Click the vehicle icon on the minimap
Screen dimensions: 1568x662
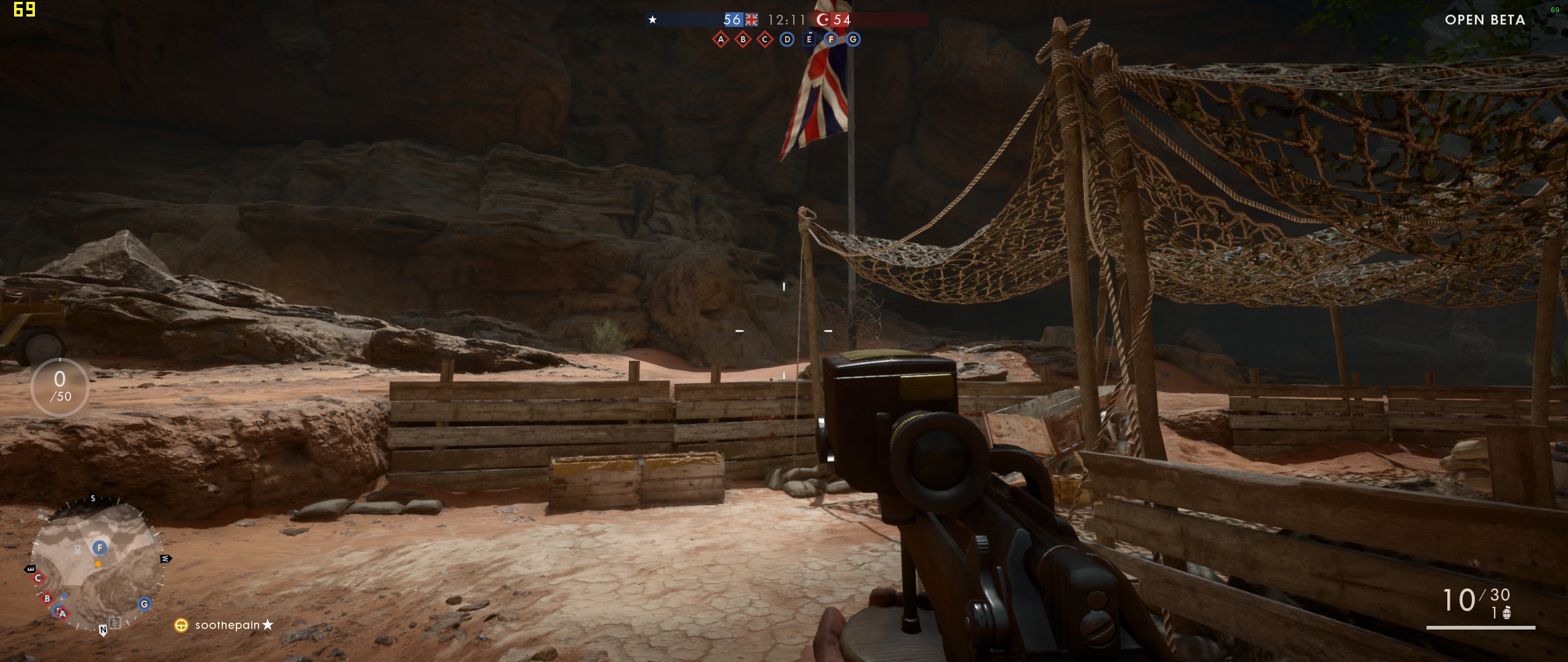[x=78, y=549]
